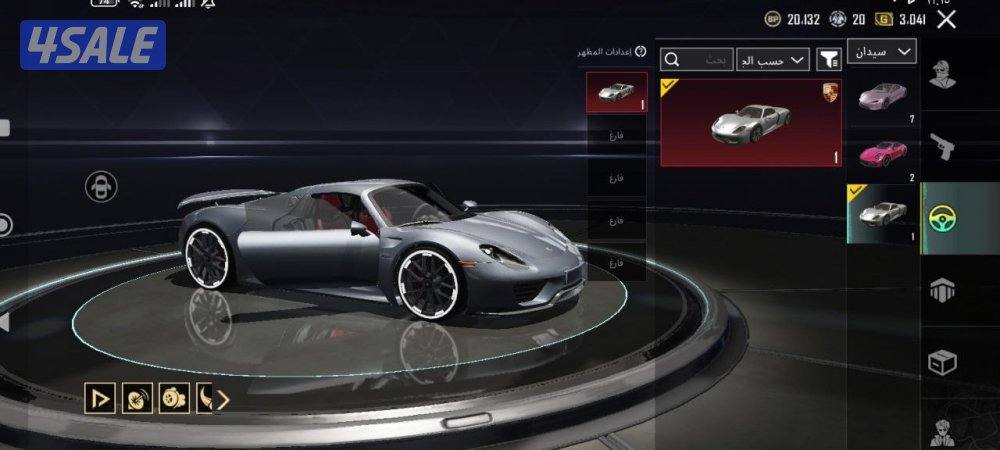Close the vehicle inventory screen

point(946,19)
